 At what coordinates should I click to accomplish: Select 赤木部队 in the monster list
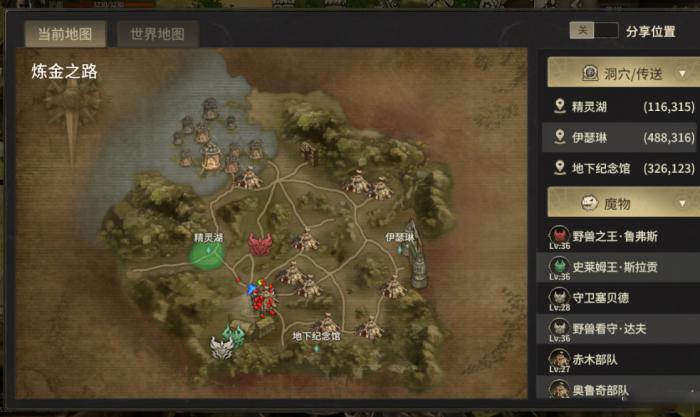pos(620,358)
